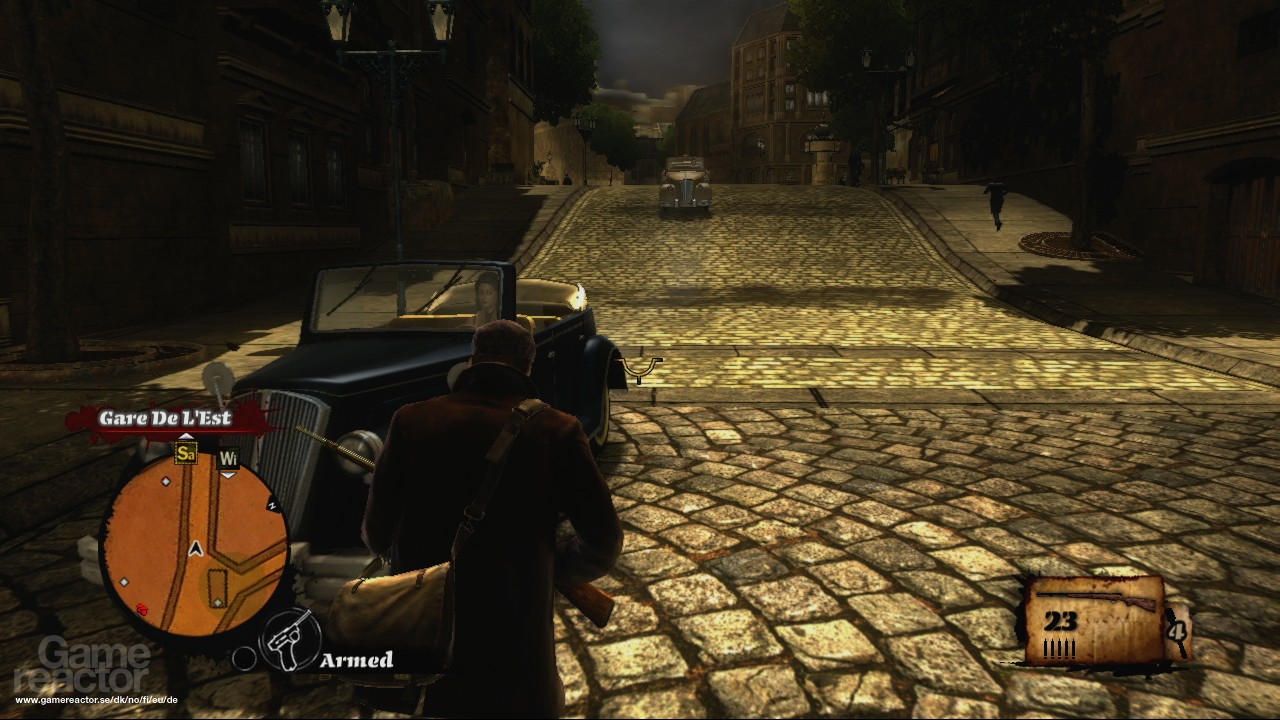Click the bullet clip icons under the ammo count

[x=1059, y=648]
